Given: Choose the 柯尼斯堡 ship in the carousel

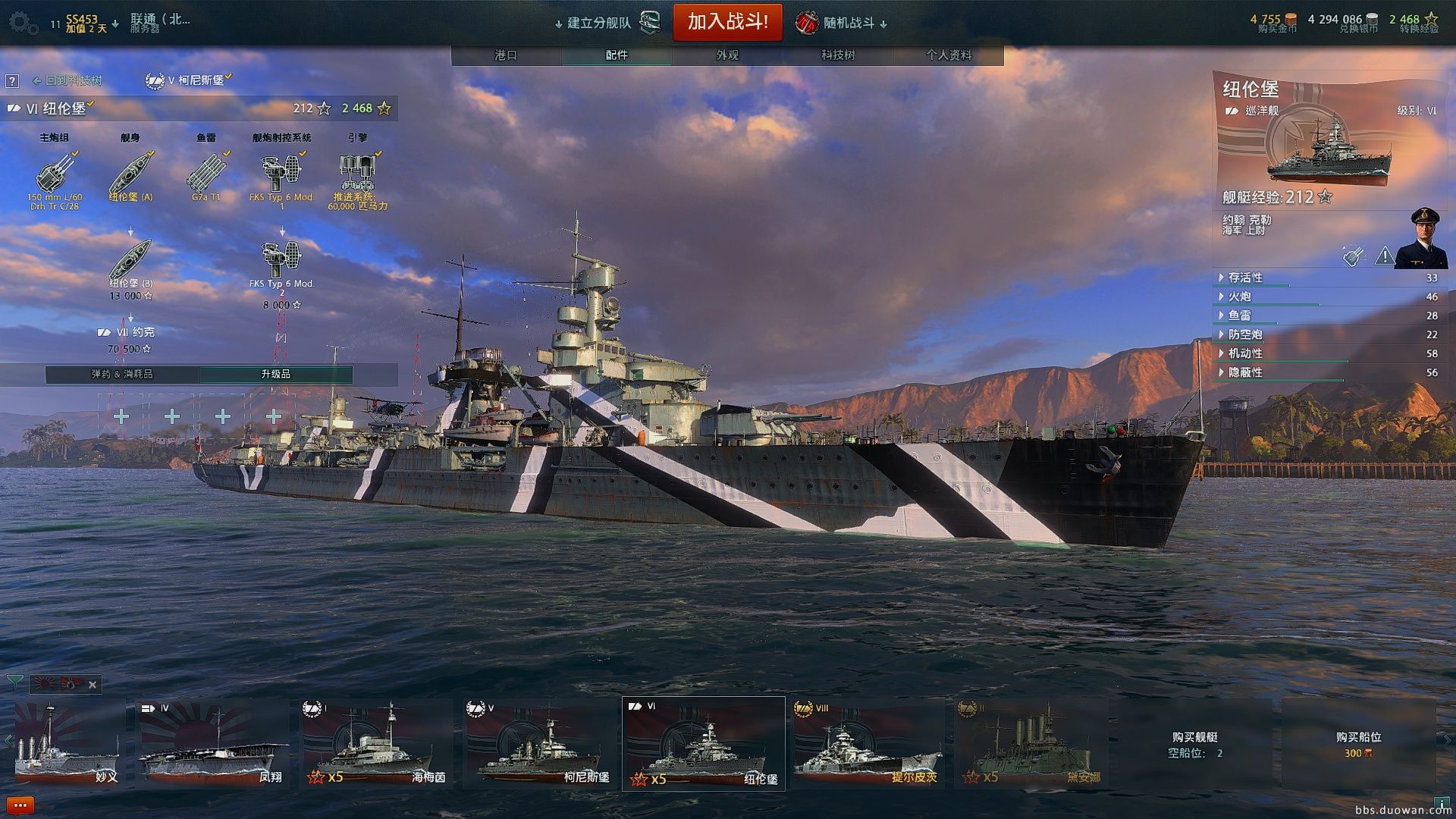Looking at the screenshot, I should tap(540, 744).
